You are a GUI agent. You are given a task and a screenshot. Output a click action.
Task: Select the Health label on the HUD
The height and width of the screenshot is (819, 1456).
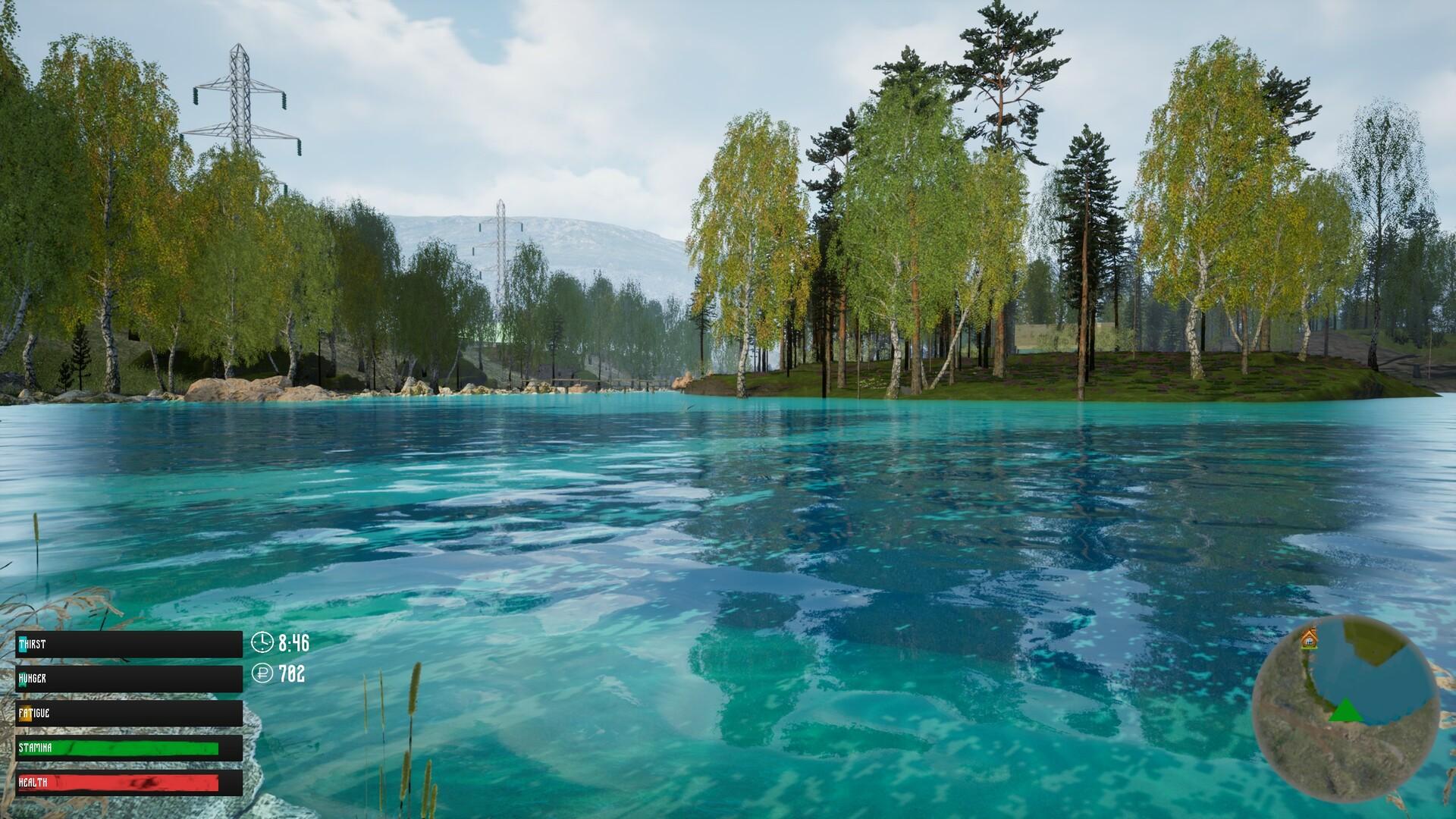(33, 783)
